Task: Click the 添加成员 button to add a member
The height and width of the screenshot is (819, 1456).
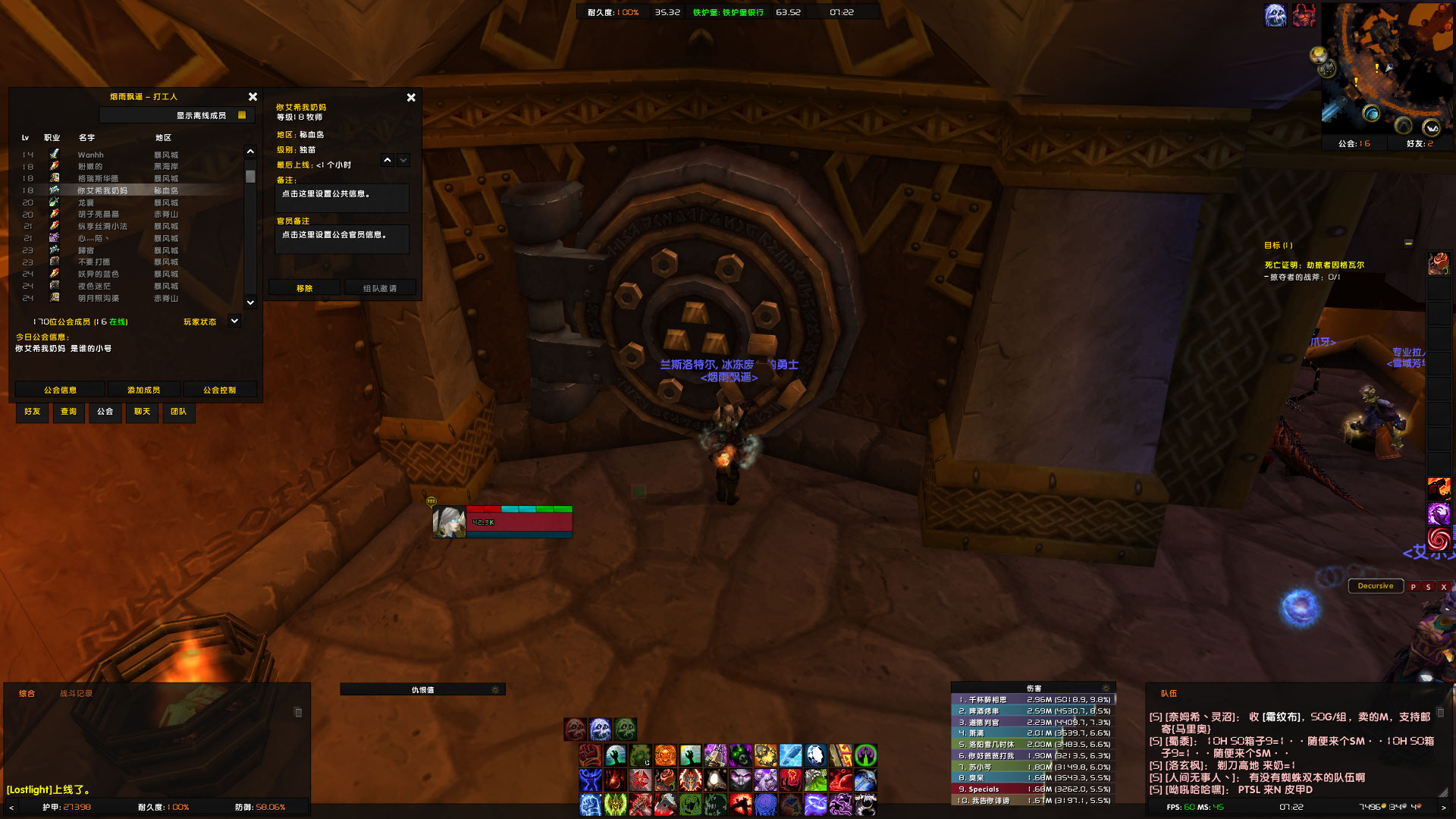Action: pyautogui.click(x=143, y=389)
